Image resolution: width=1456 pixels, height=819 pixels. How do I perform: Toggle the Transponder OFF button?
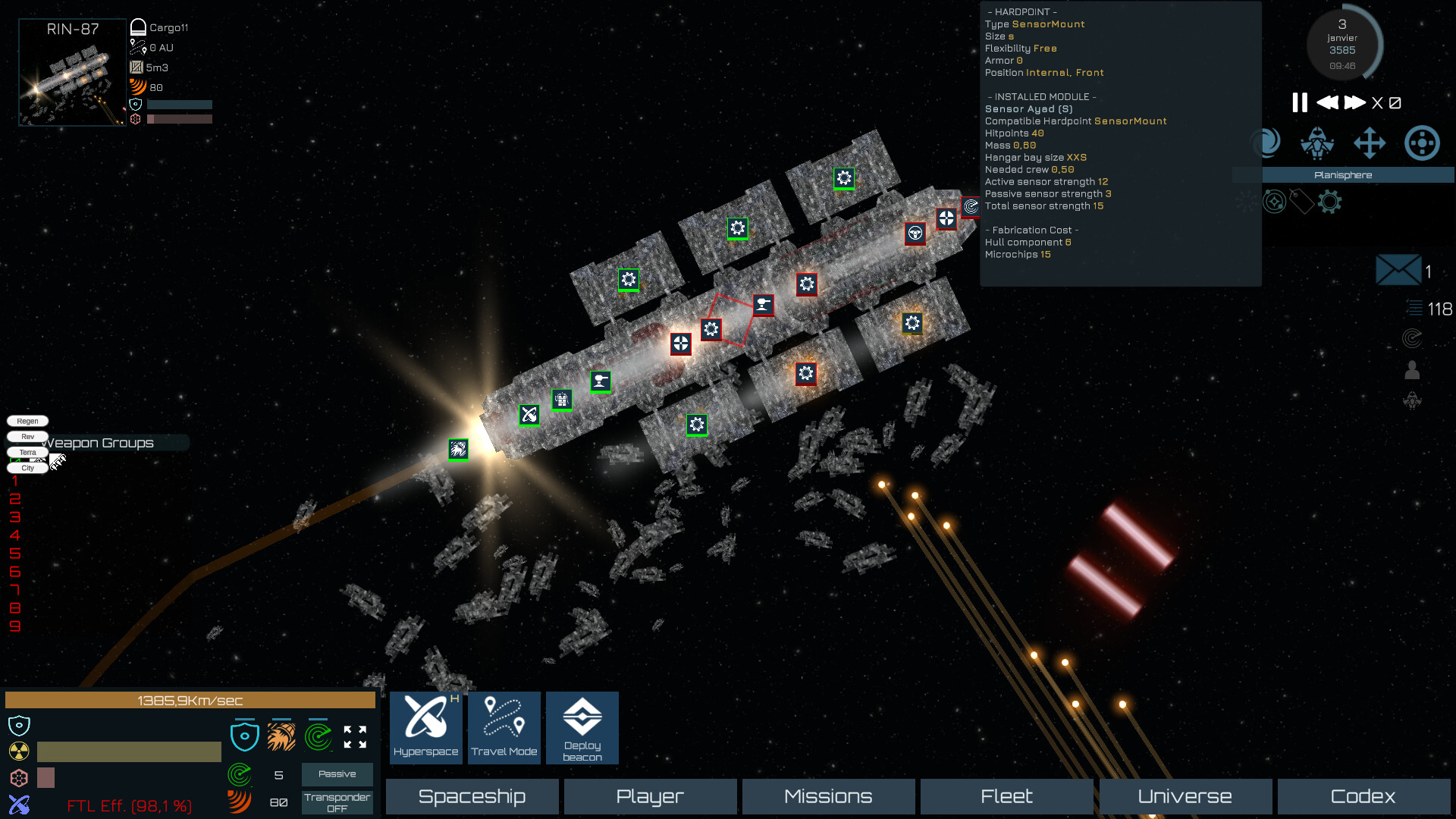(x=337, y=802)
